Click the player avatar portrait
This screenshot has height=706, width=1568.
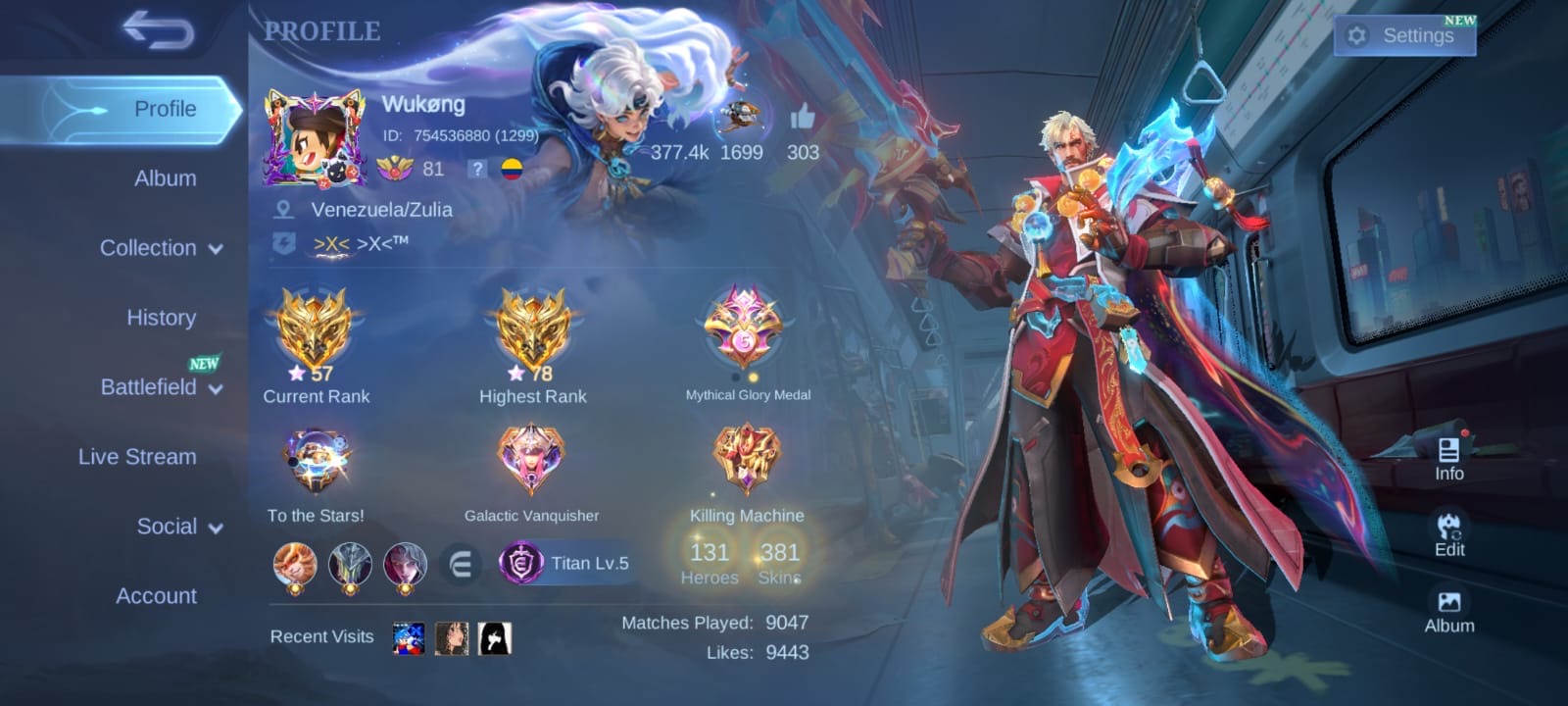[315, 138]
